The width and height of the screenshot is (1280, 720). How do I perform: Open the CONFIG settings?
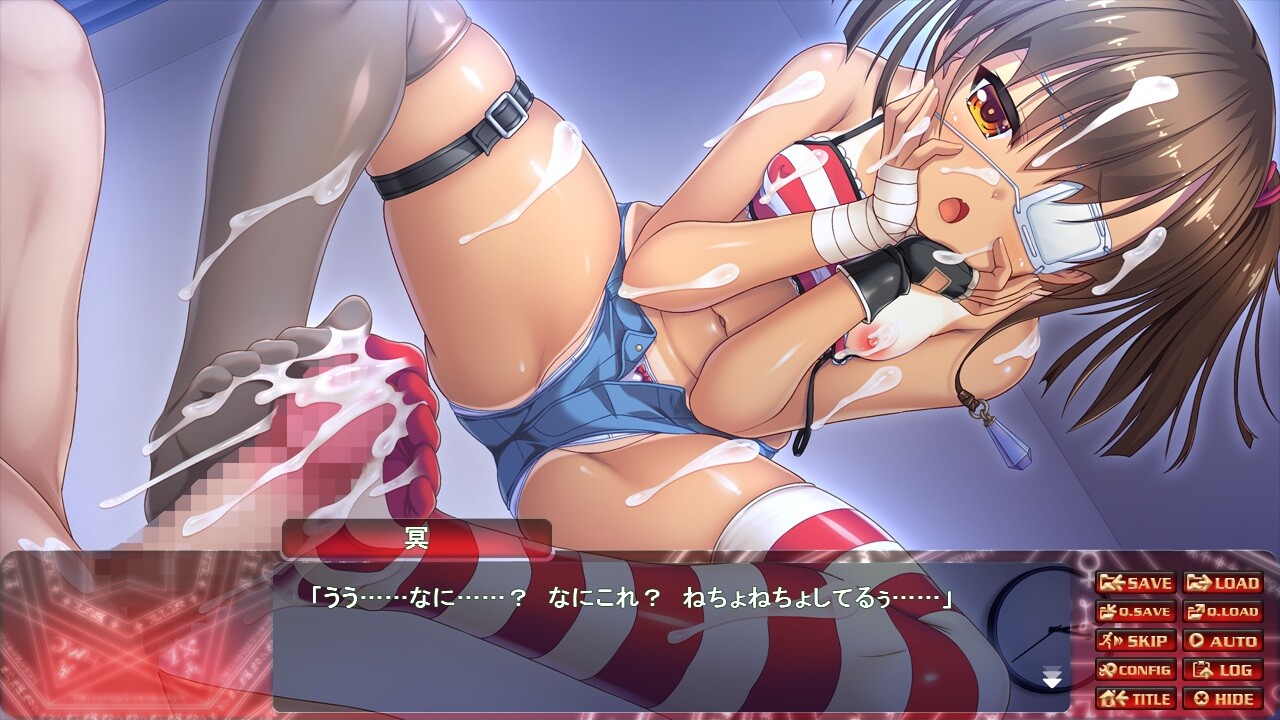(1135, 670)
